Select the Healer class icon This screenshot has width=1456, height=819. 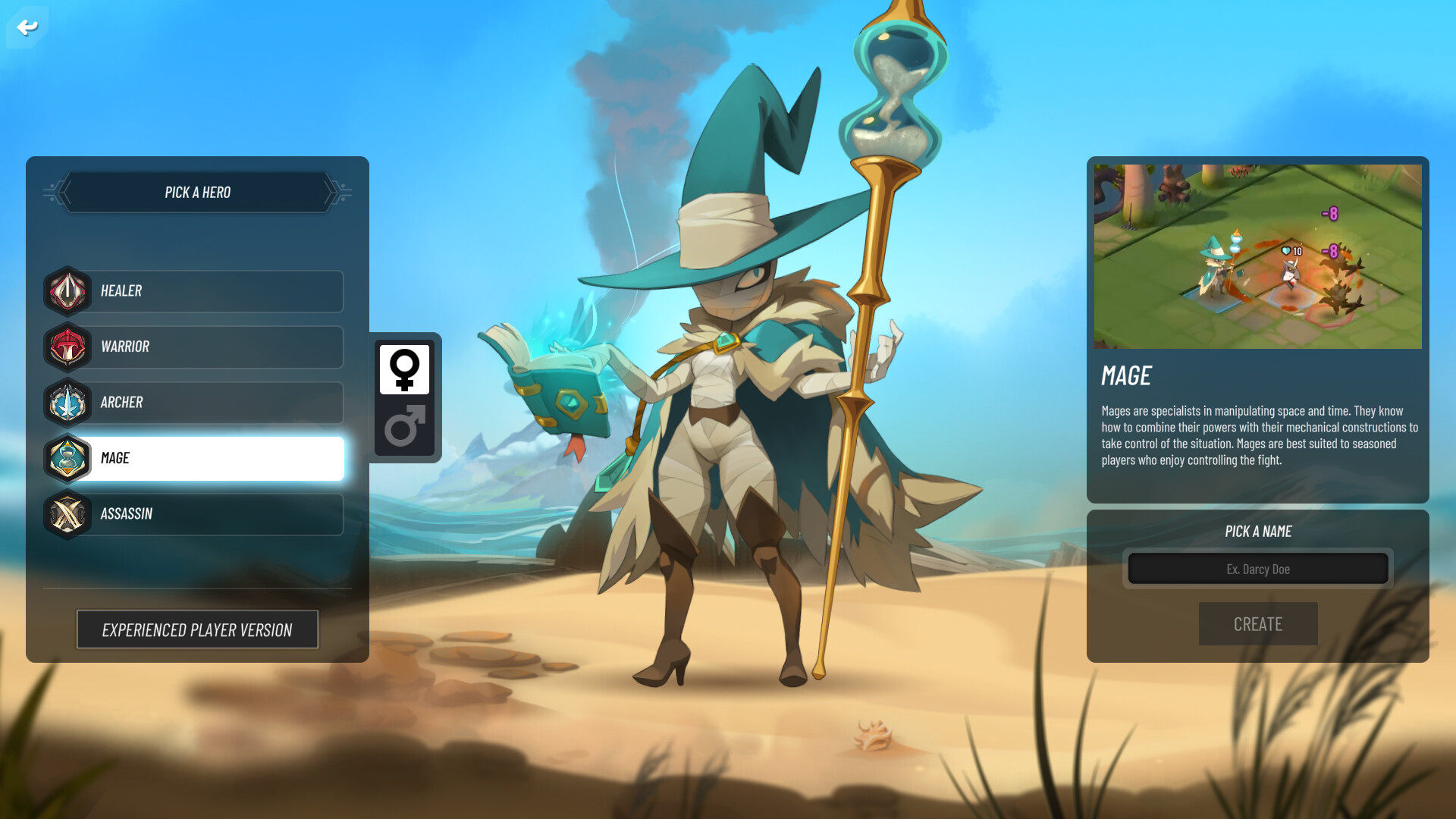coord(67,290)
